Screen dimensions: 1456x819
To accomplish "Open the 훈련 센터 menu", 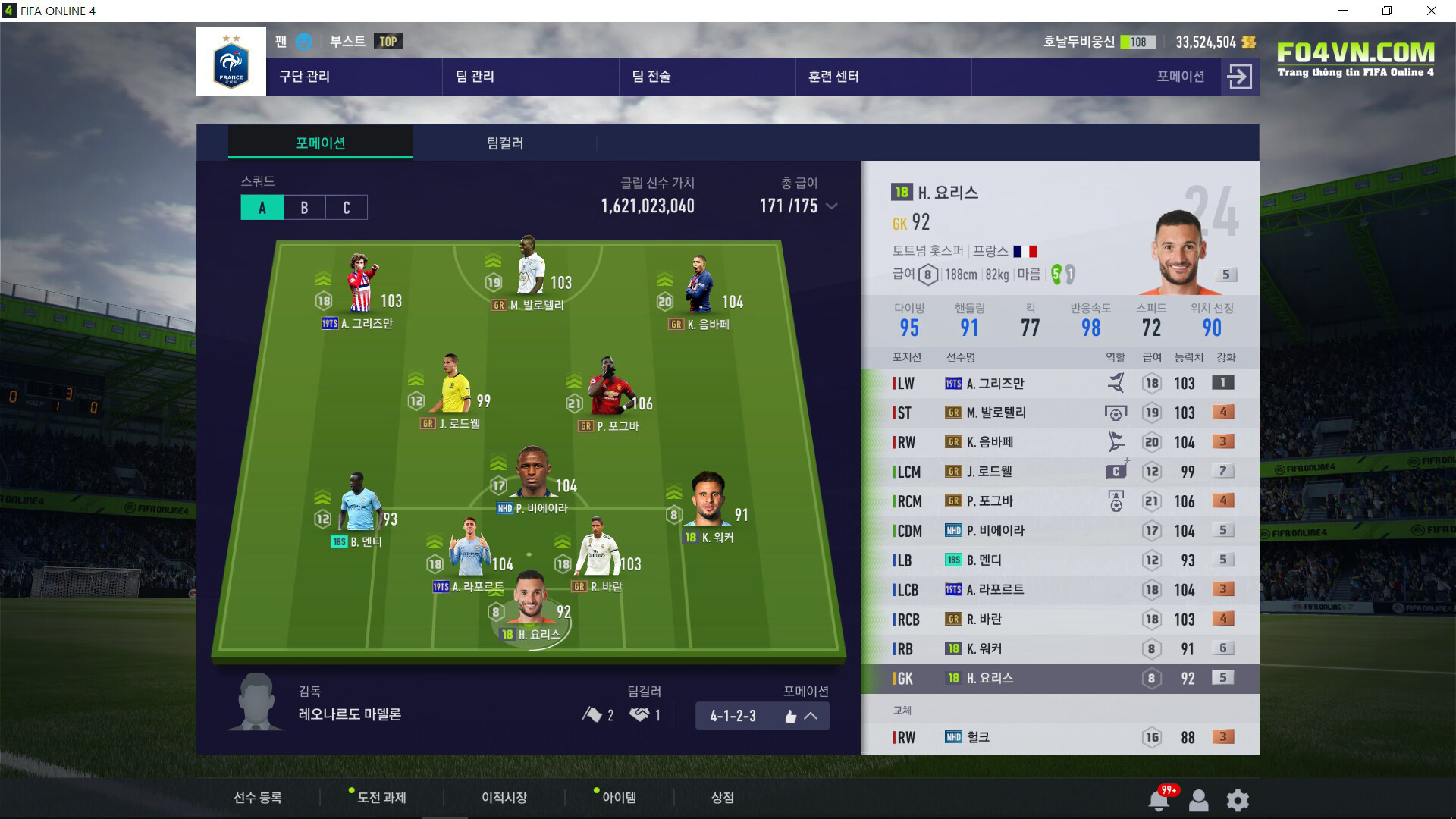I will point(833,77).
